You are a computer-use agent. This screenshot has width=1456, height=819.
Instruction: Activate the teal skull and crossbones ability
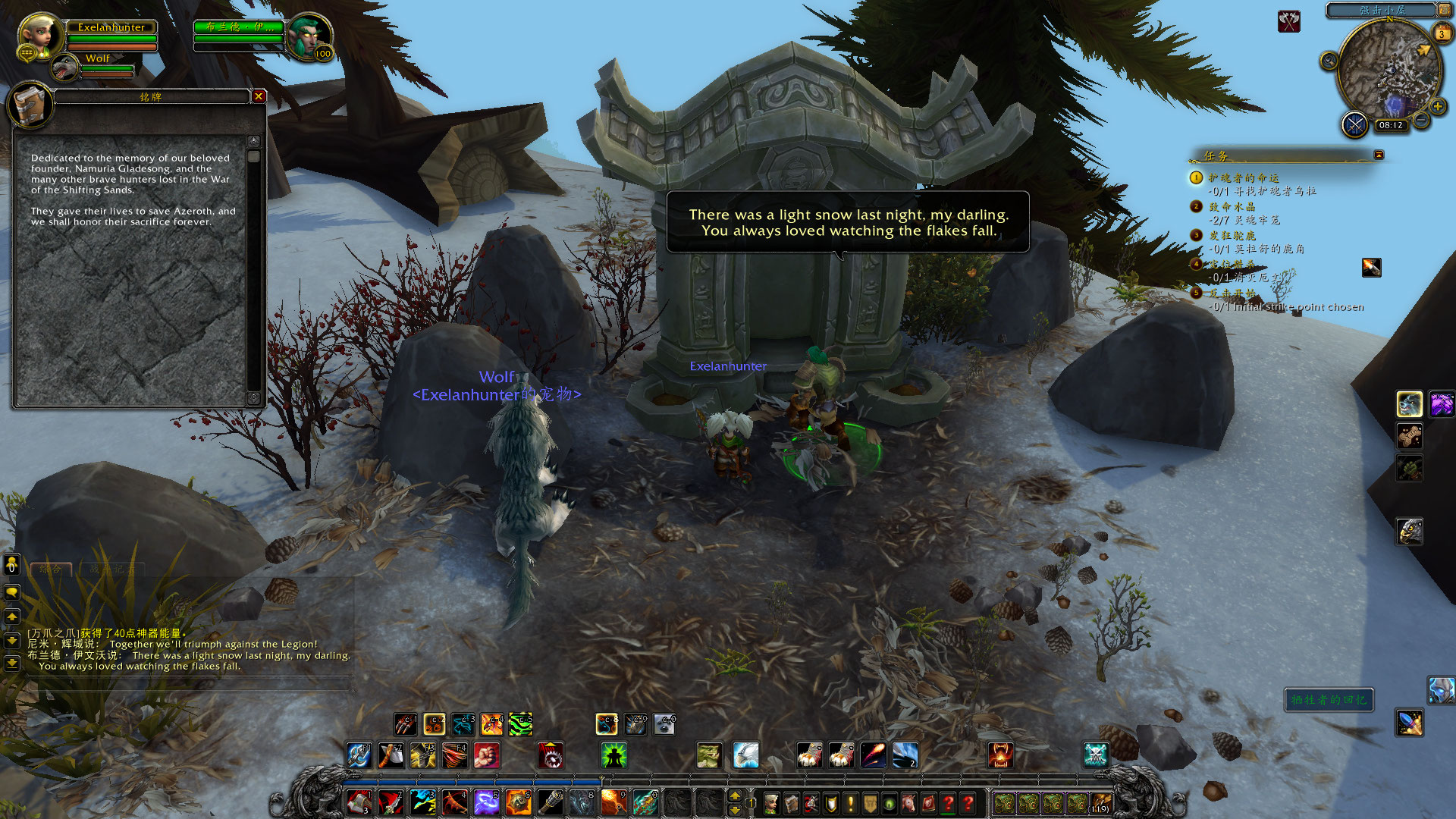(1095, 755)
